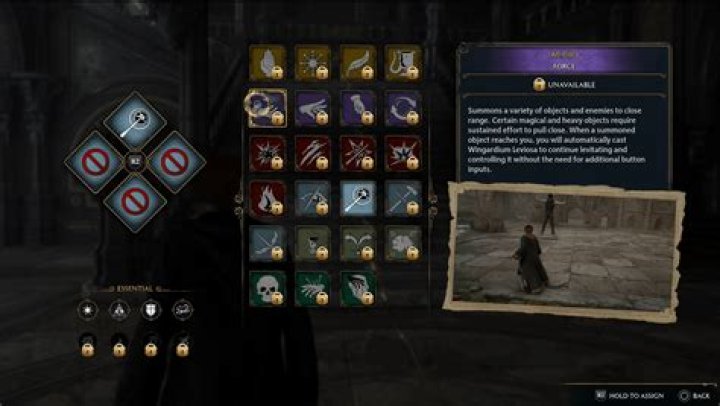Select the Lumos wand spell in the grid
Screen dimensions: 720x406
coord(358,198)
